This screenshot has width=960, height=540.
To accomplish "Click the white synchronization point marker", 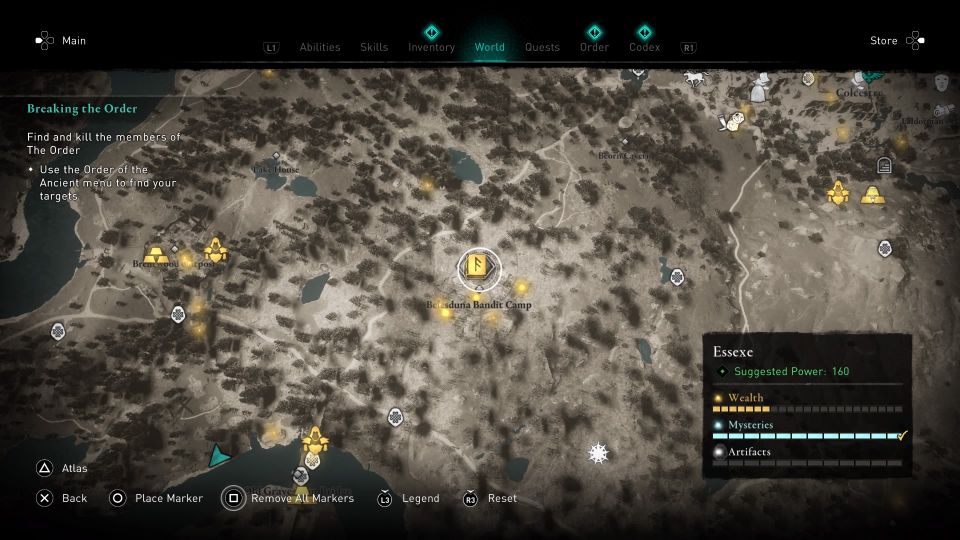I will (x=598, y=454).
